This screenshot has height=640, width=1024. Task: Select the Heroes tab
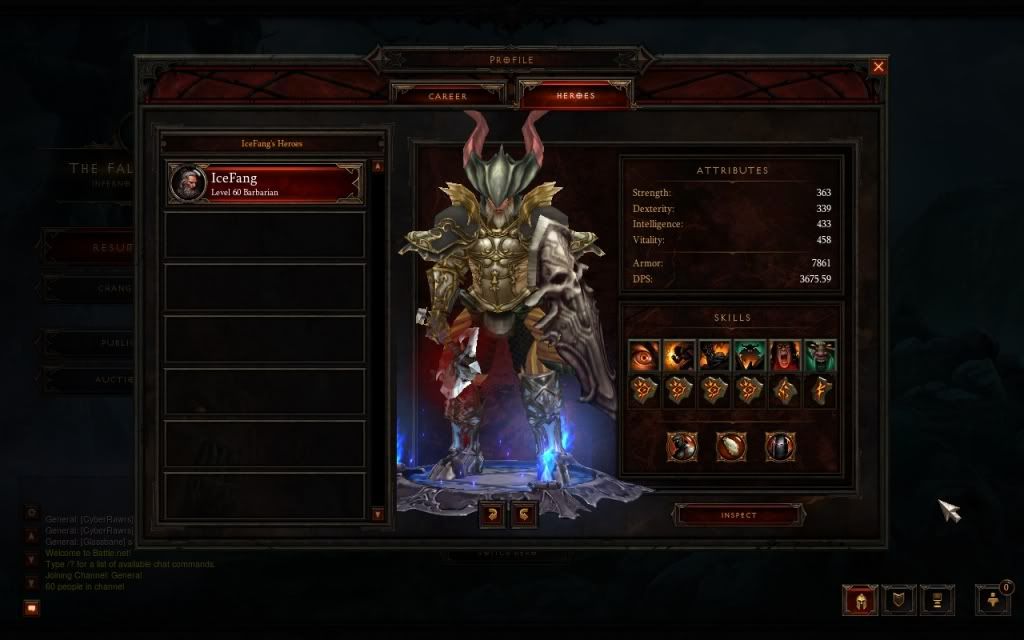(575, 96)
